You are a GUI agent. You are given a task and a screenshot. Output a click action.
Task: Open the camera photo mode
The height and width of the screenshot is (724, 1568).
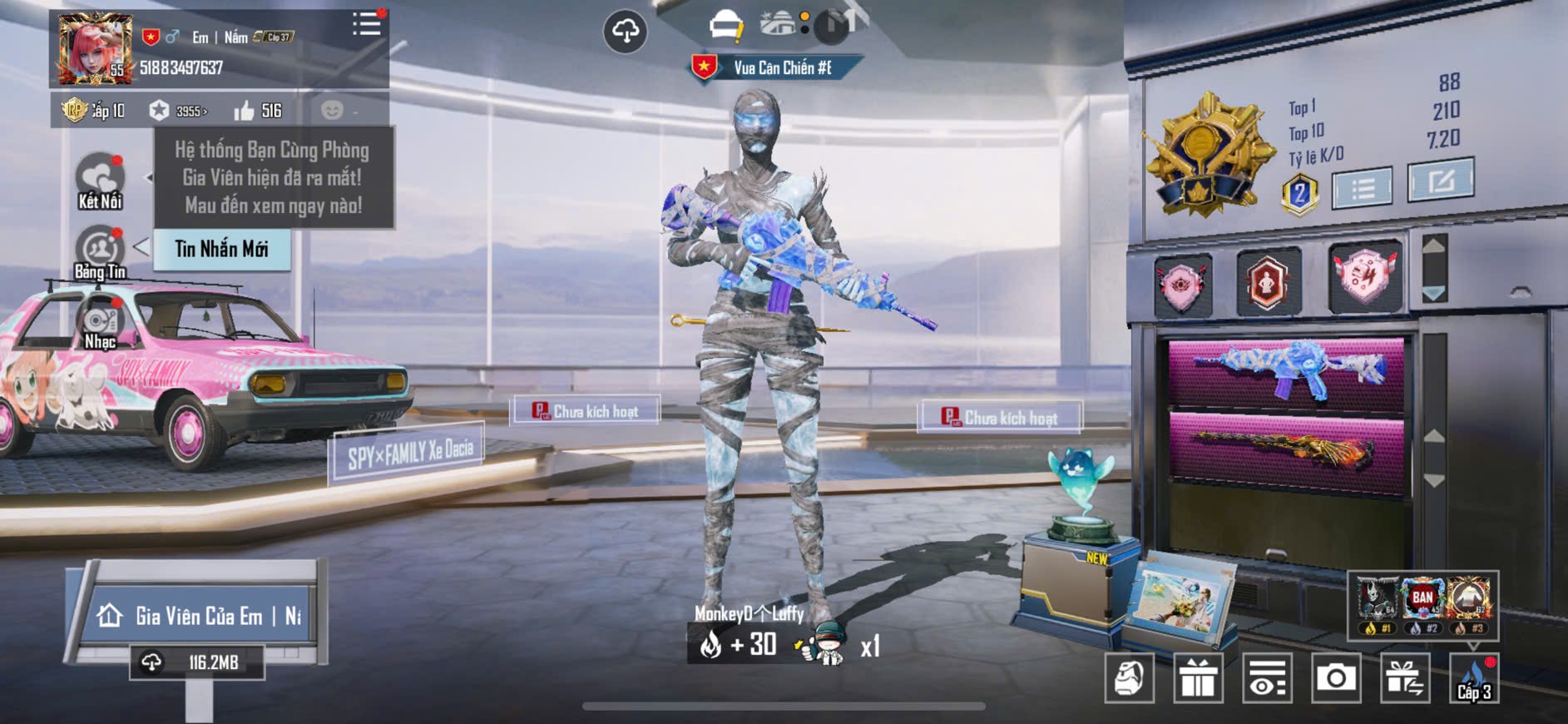pos(1336,678)
